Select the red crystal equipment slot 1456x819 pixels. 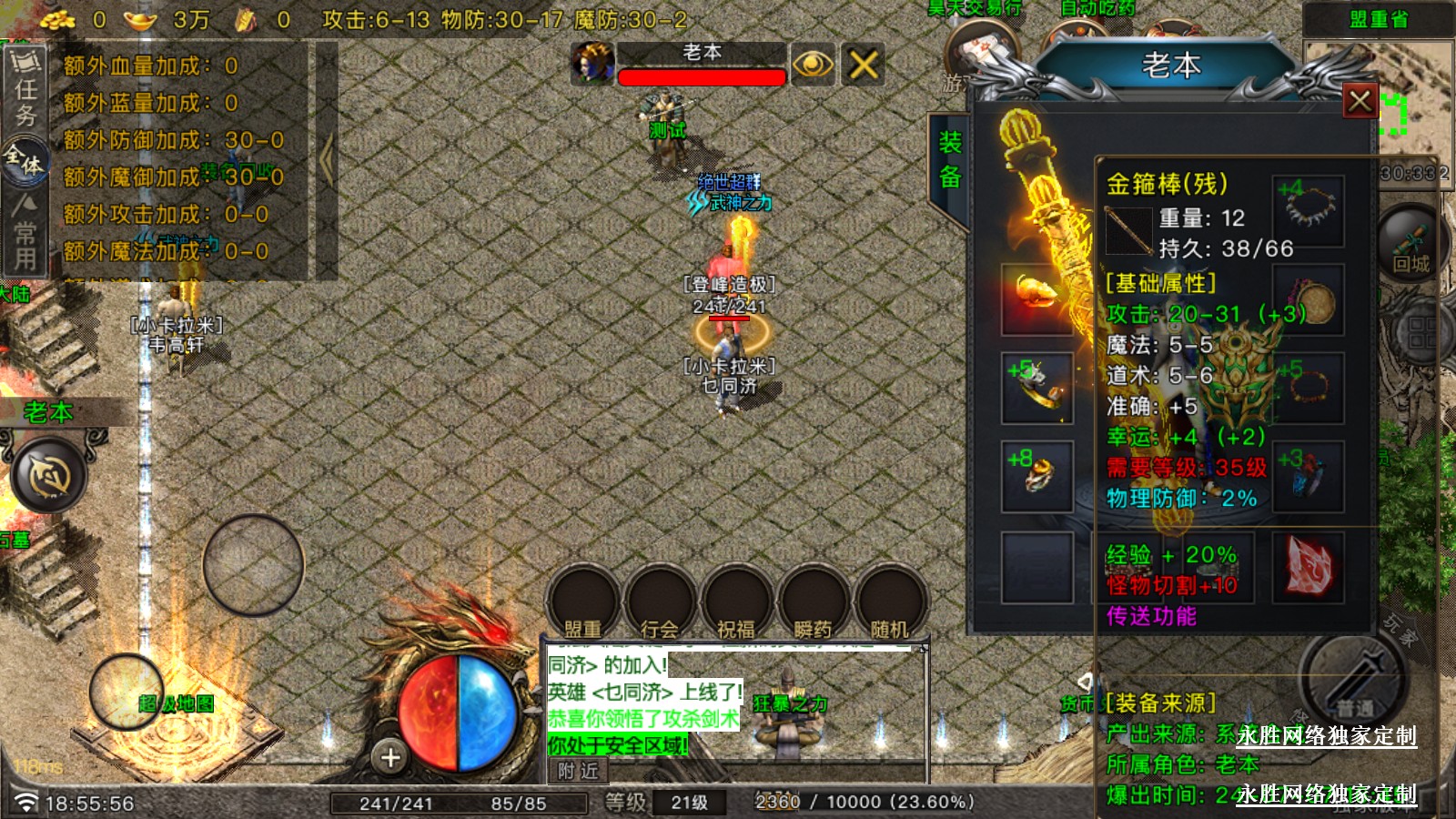[x=1309, y=568]
